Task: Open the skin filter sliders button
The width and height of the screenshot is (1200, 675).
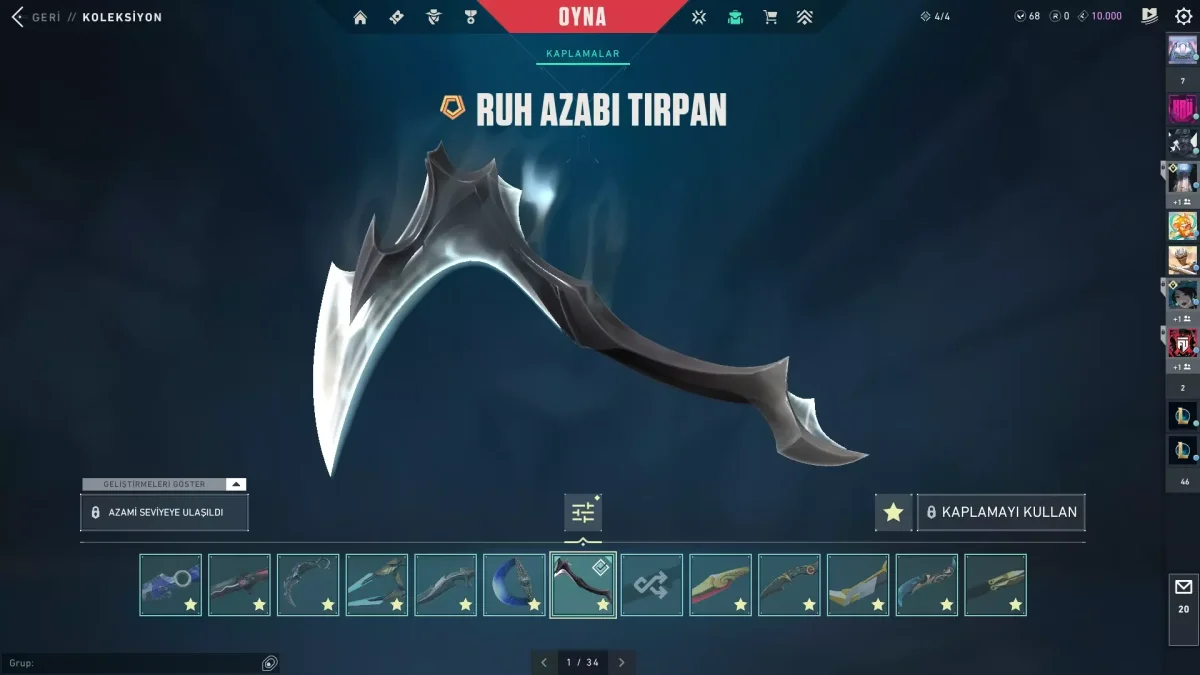Action: (x=583, y=513)
